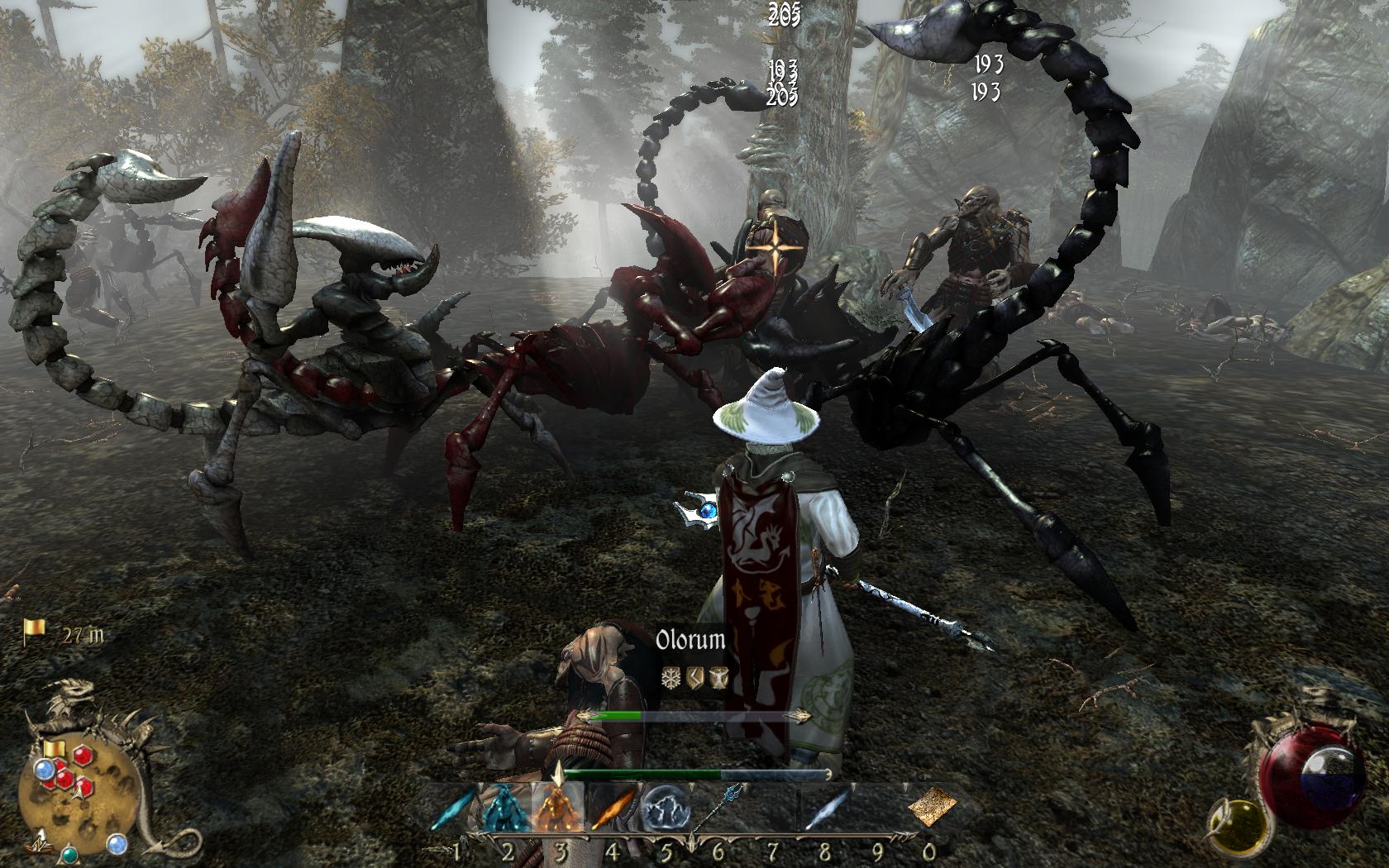This screenshot has width=1389, height=868.
Task: Open the parchment scroll in slot 0
Action: pos(932,806)
